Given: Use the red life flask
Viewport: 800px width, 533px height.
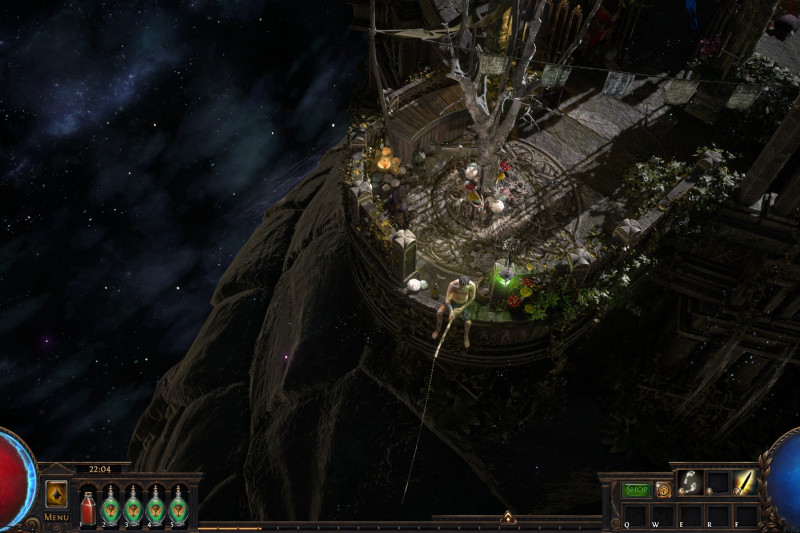Looking at the screenshot, I should 88,506.
